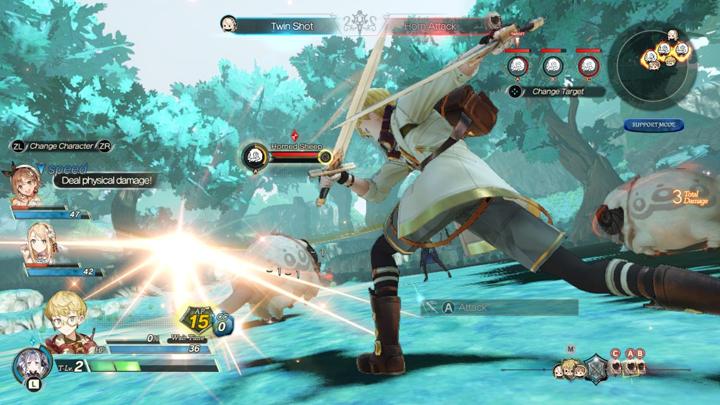Select the Change Character label
The height and width of the screenshot is (405, 720).
60,145
